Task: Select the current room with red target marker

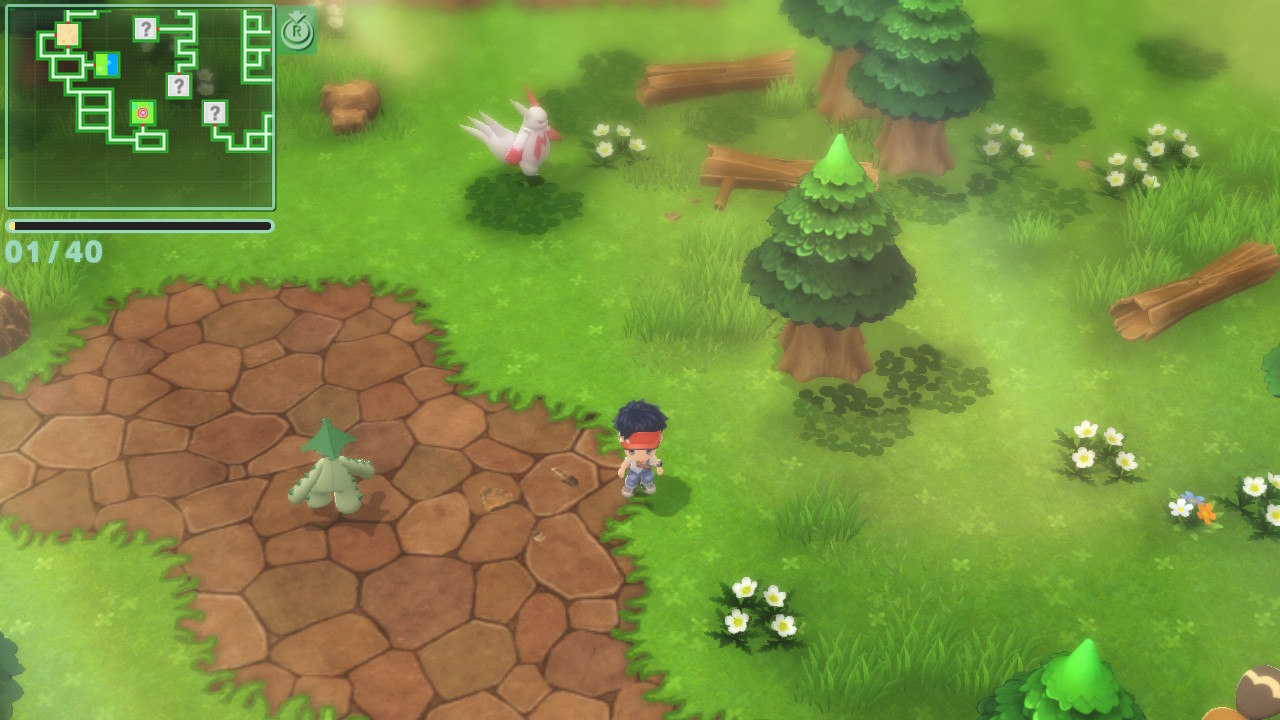Action: (x=143, y=113)
